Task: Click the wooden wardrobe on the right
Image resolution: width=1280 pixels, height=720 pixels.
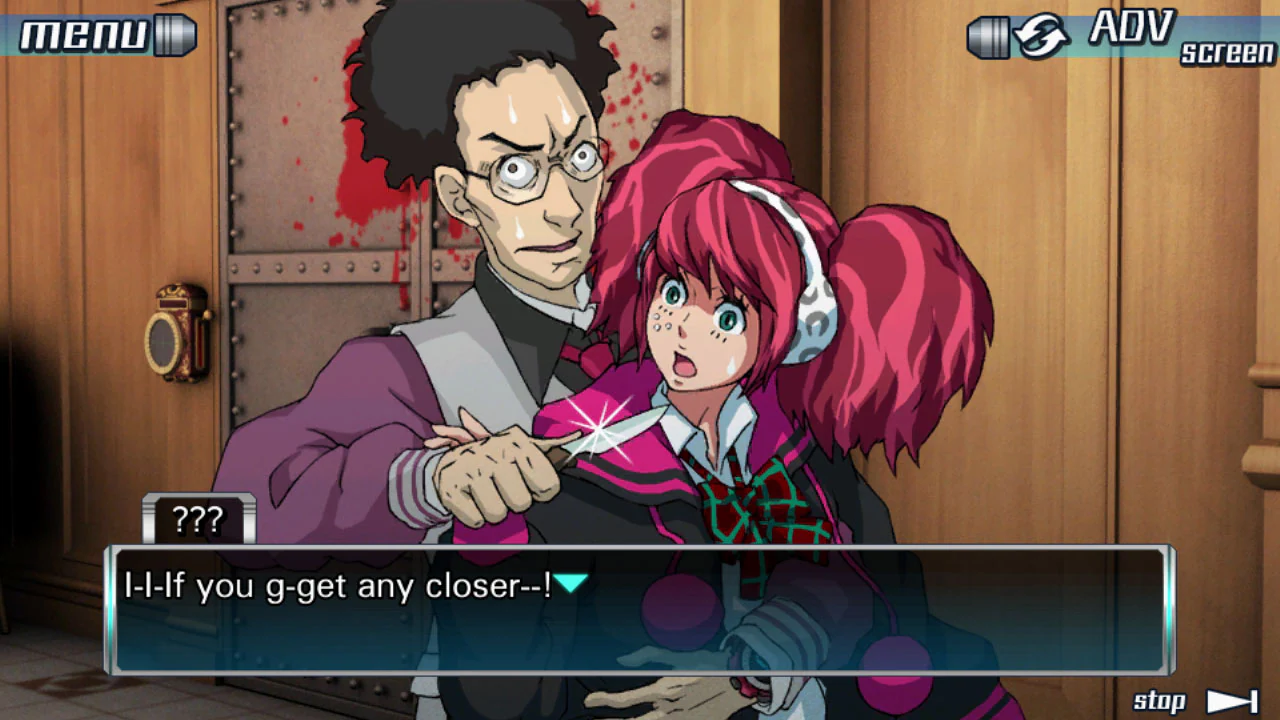Action: [x=1100, y=300]
